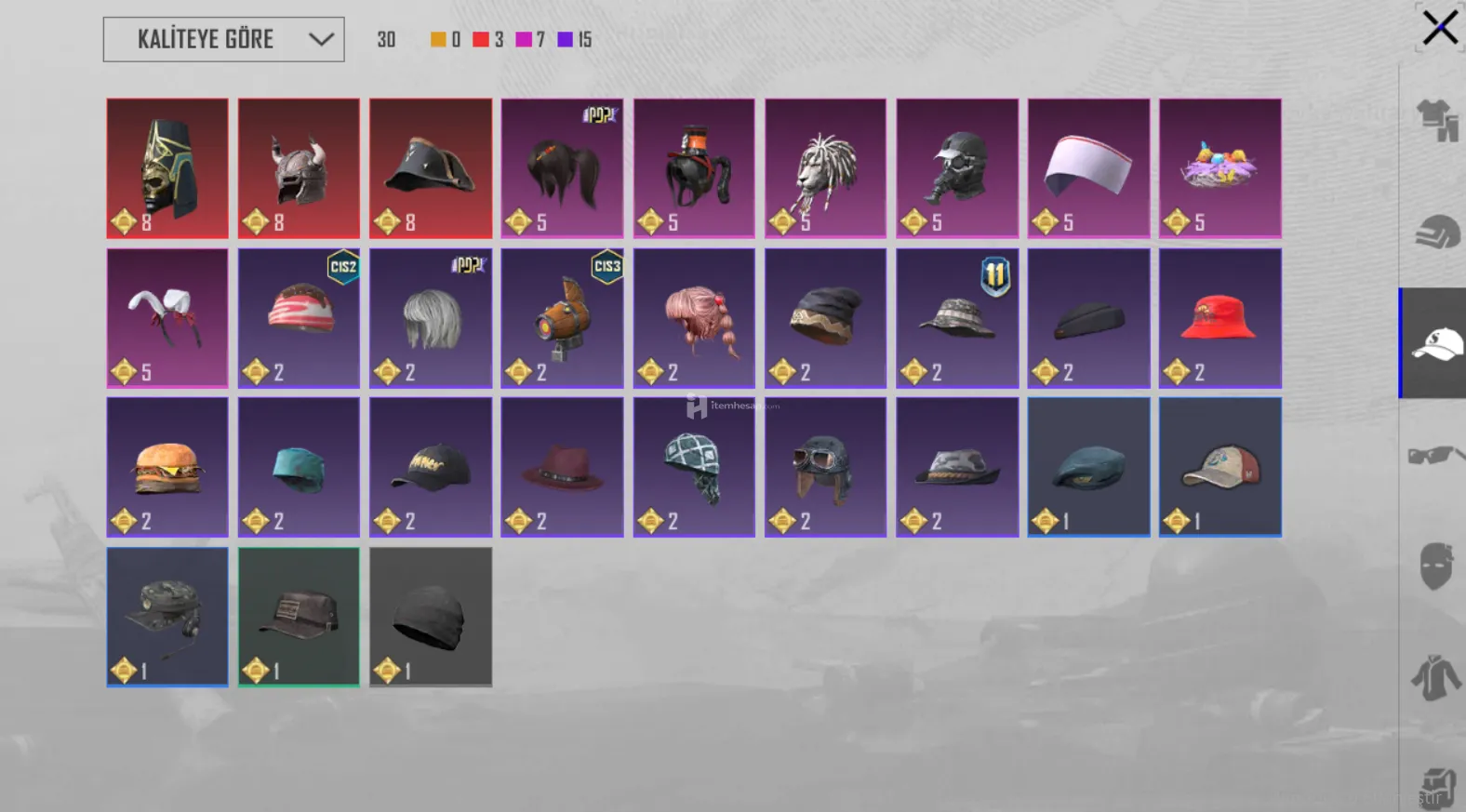Select the plain black beanie

[431, 617]
